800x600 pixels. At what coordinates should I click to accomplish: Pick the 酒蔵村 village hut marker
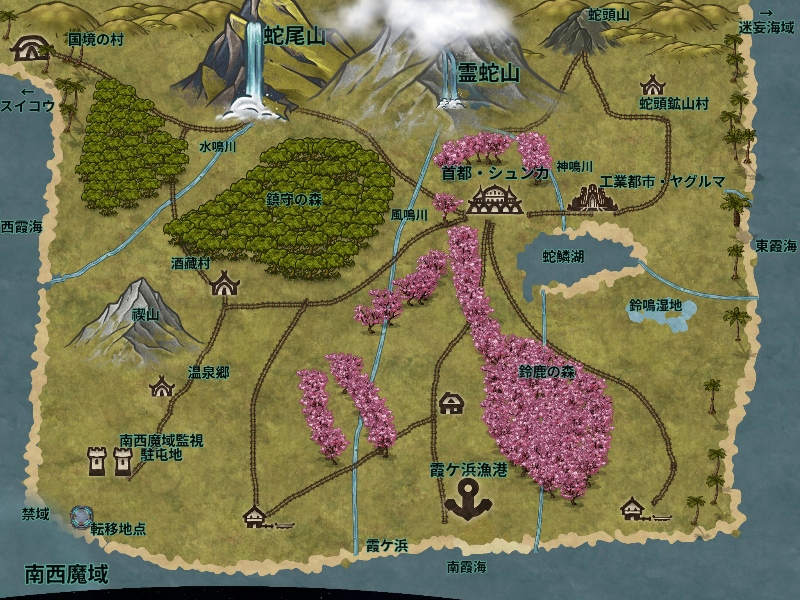226,283
